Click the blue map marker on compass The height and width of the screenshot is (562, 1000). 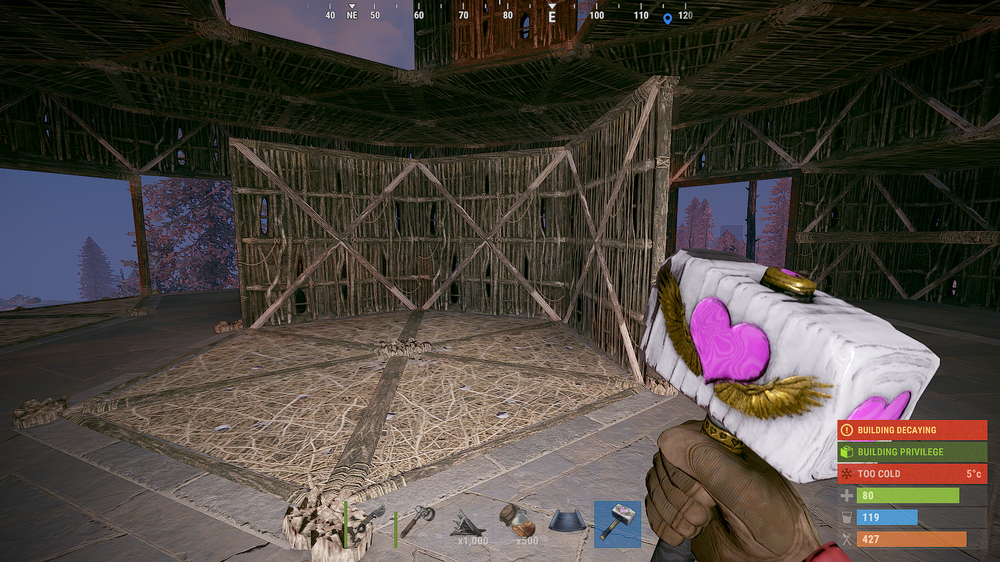tap(667, 17)
